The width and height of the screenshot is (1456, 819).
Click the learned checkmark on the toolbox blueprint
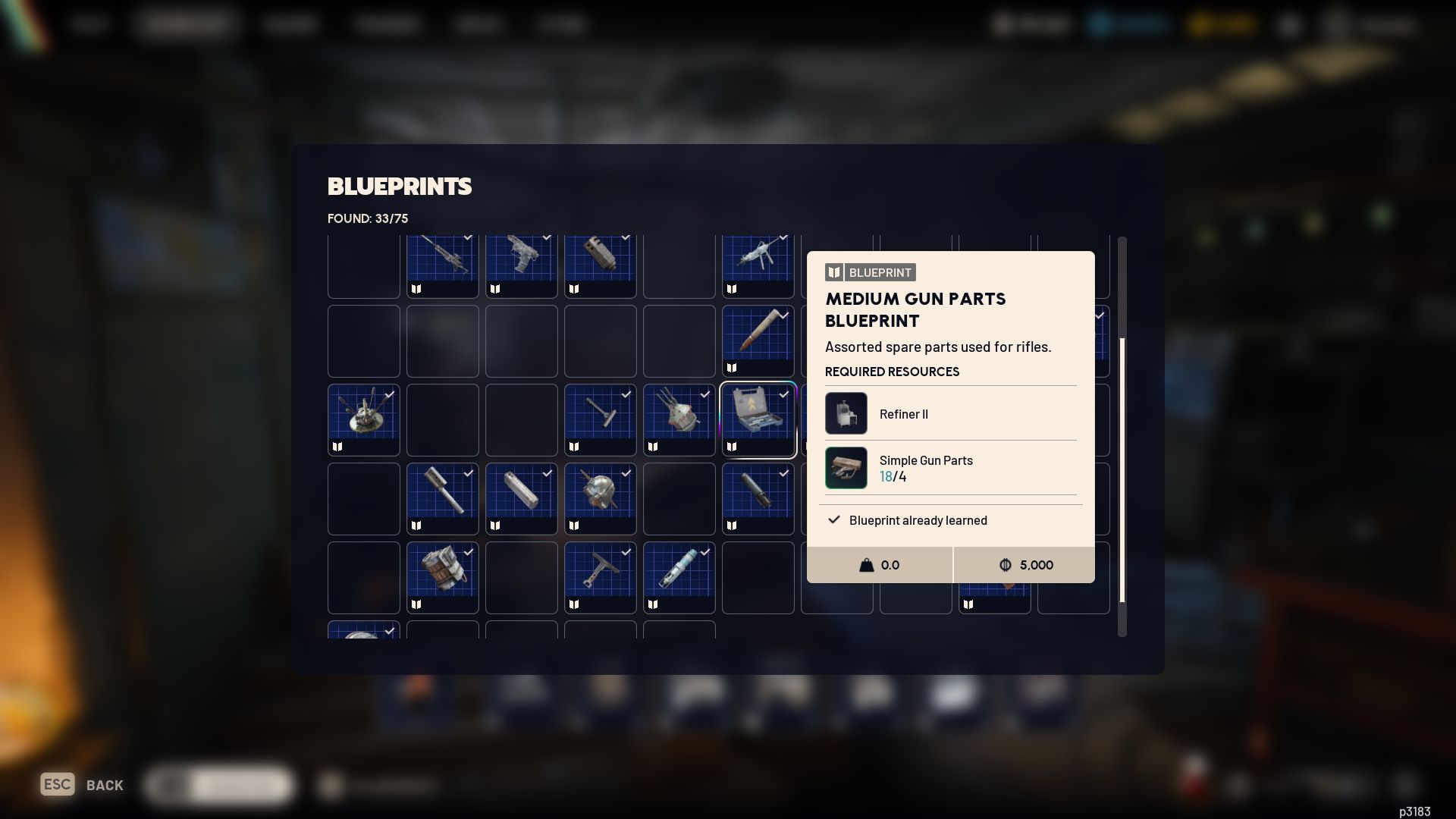click(x=785, y=394)
